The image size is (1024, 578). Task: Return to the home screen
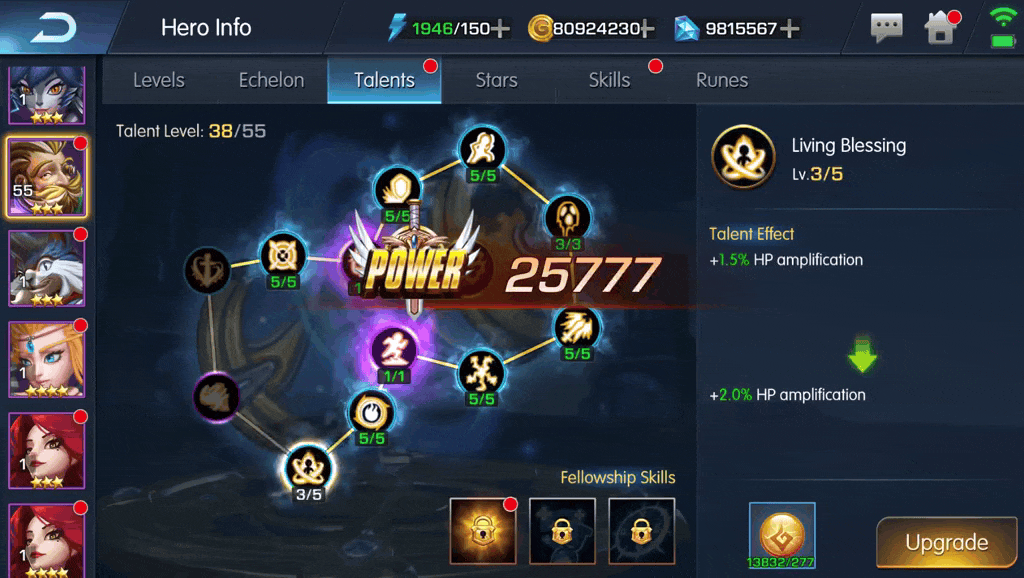point(941,28)
